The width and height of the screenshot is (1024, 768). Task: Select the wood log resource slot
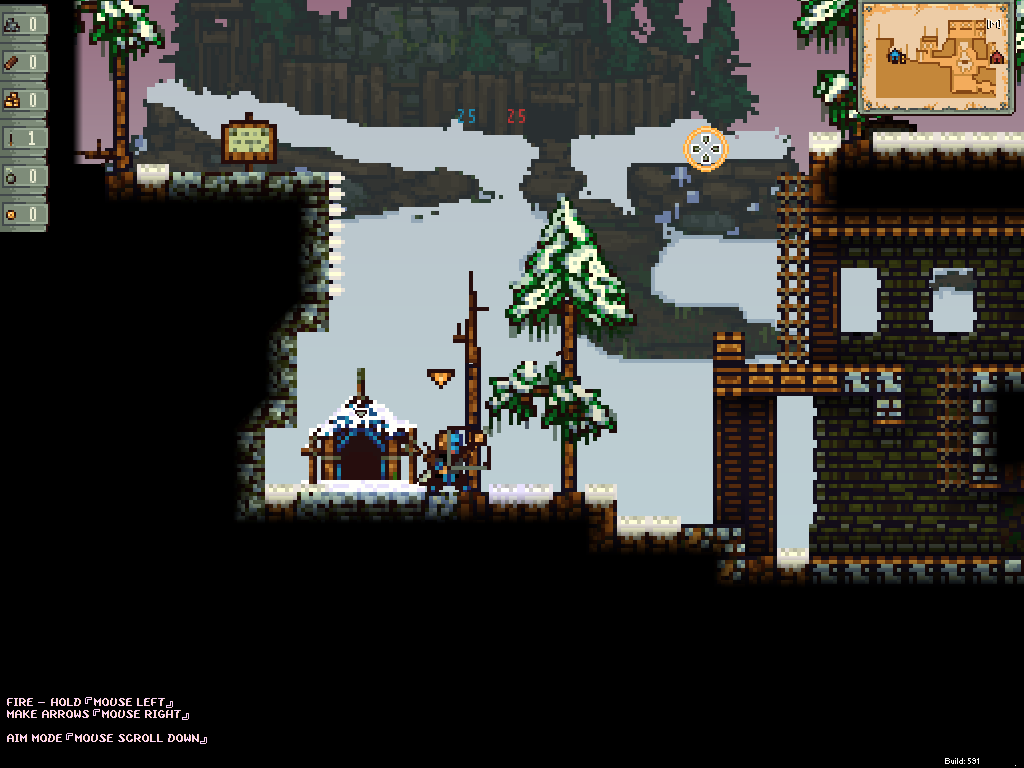23,62
